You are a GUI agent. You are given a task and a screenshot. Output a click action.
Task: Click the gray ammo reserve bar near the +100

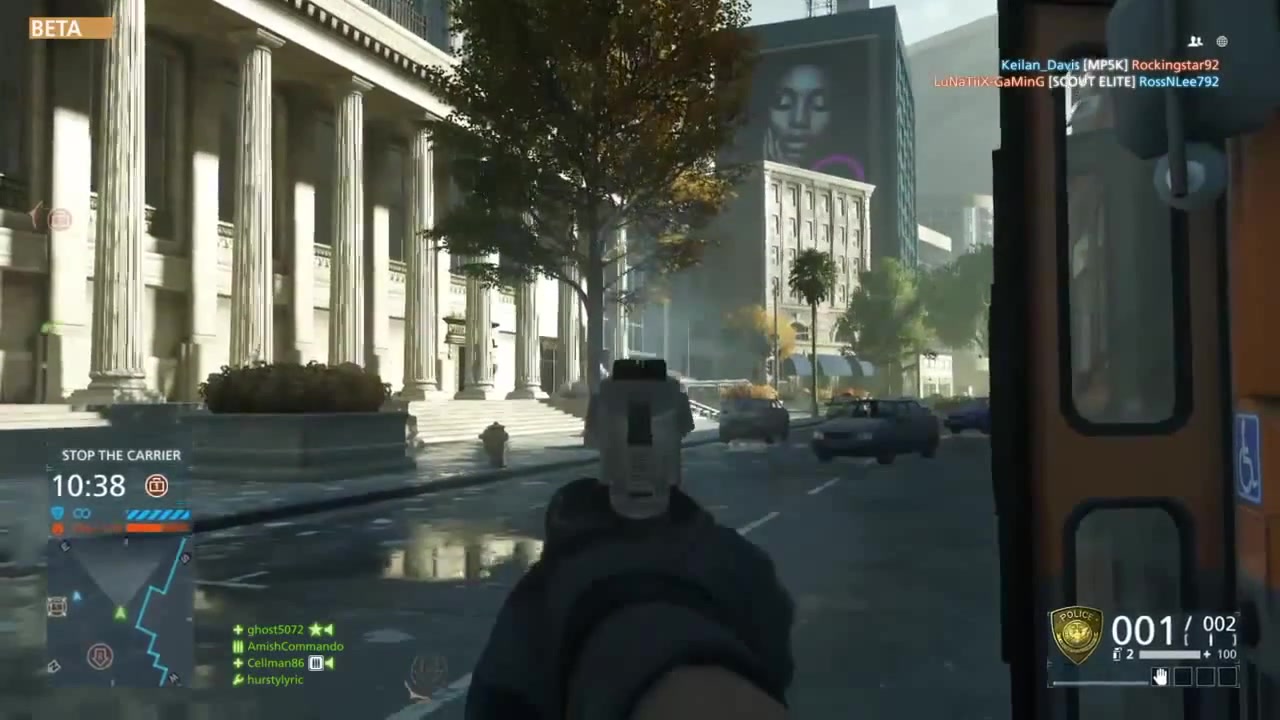click(1170, 654)
